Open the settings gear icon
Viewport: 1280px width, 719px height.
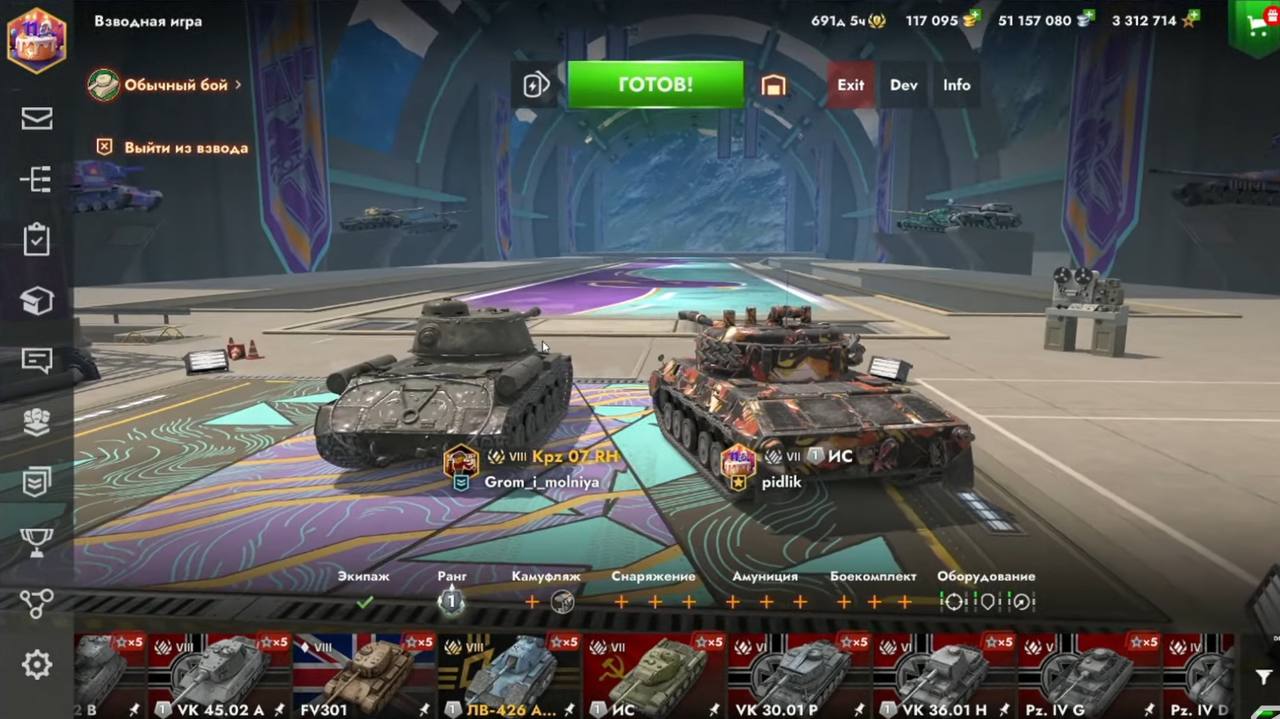pyautogui.click(x=37, y=665)
